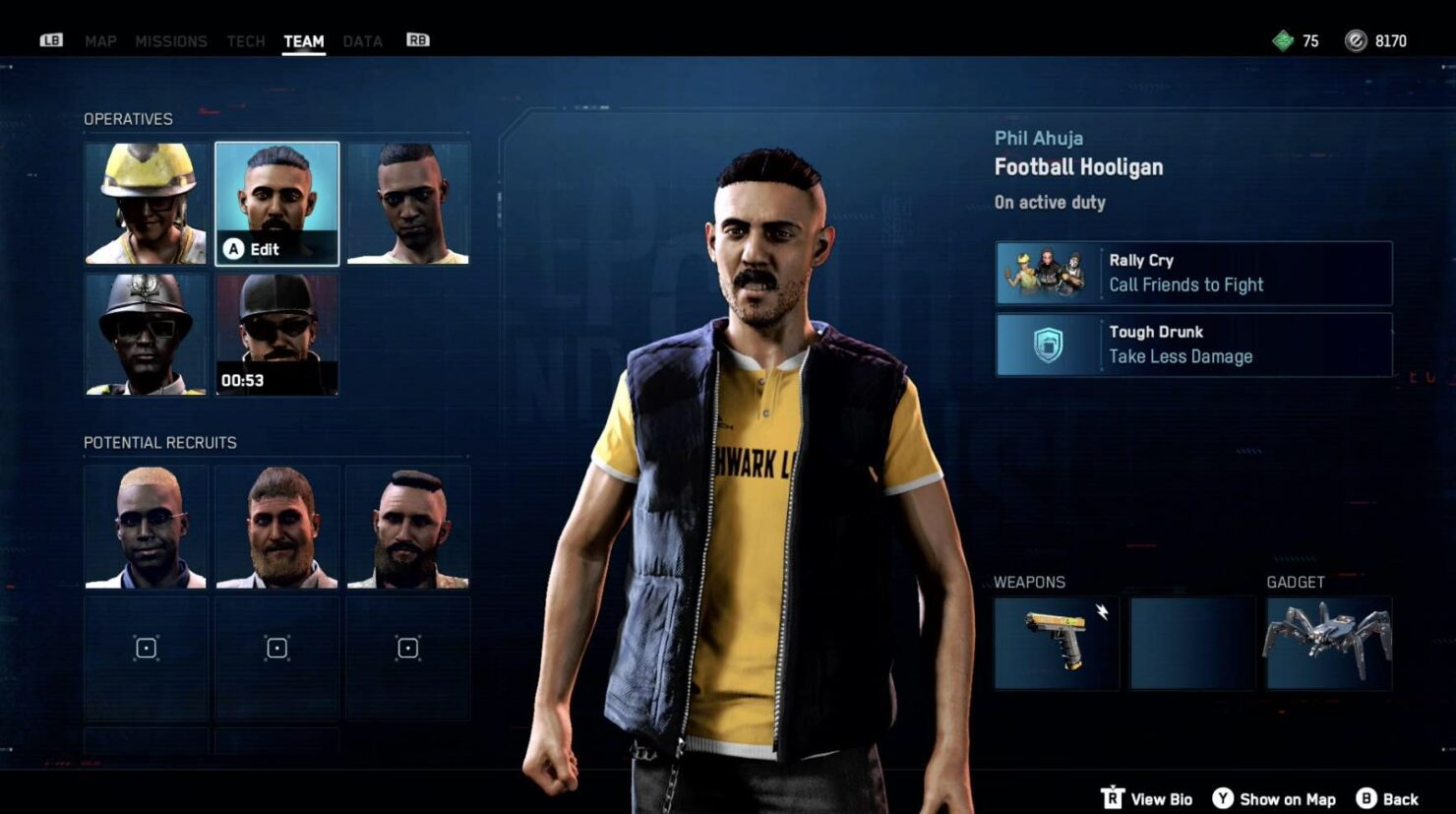Select the construction worker operative portrait
The height and width of the screenshot is (814, 1456).
click(x=146, y=202)
